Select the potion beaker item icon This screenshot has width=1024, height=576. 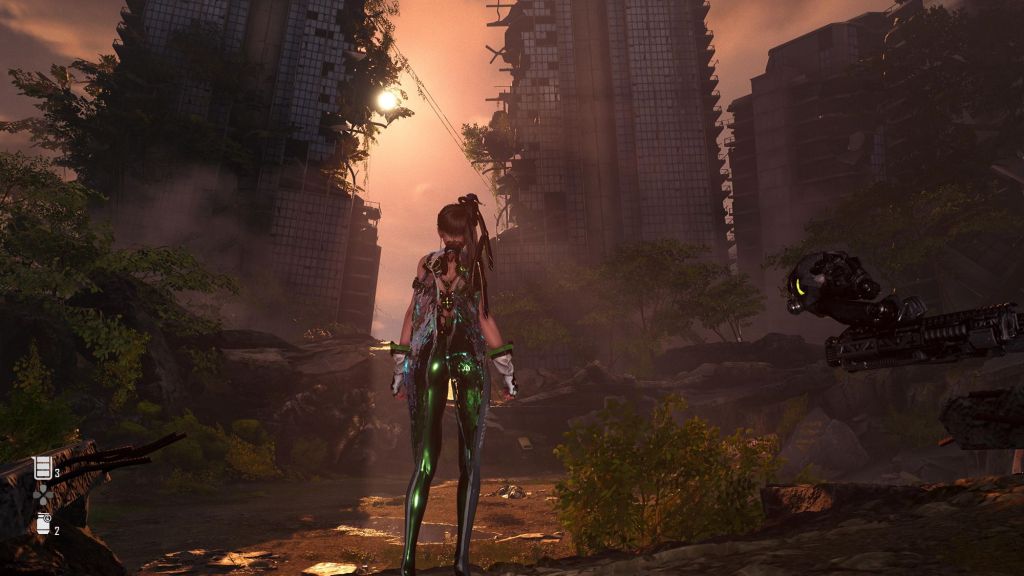tap(42, 468)
